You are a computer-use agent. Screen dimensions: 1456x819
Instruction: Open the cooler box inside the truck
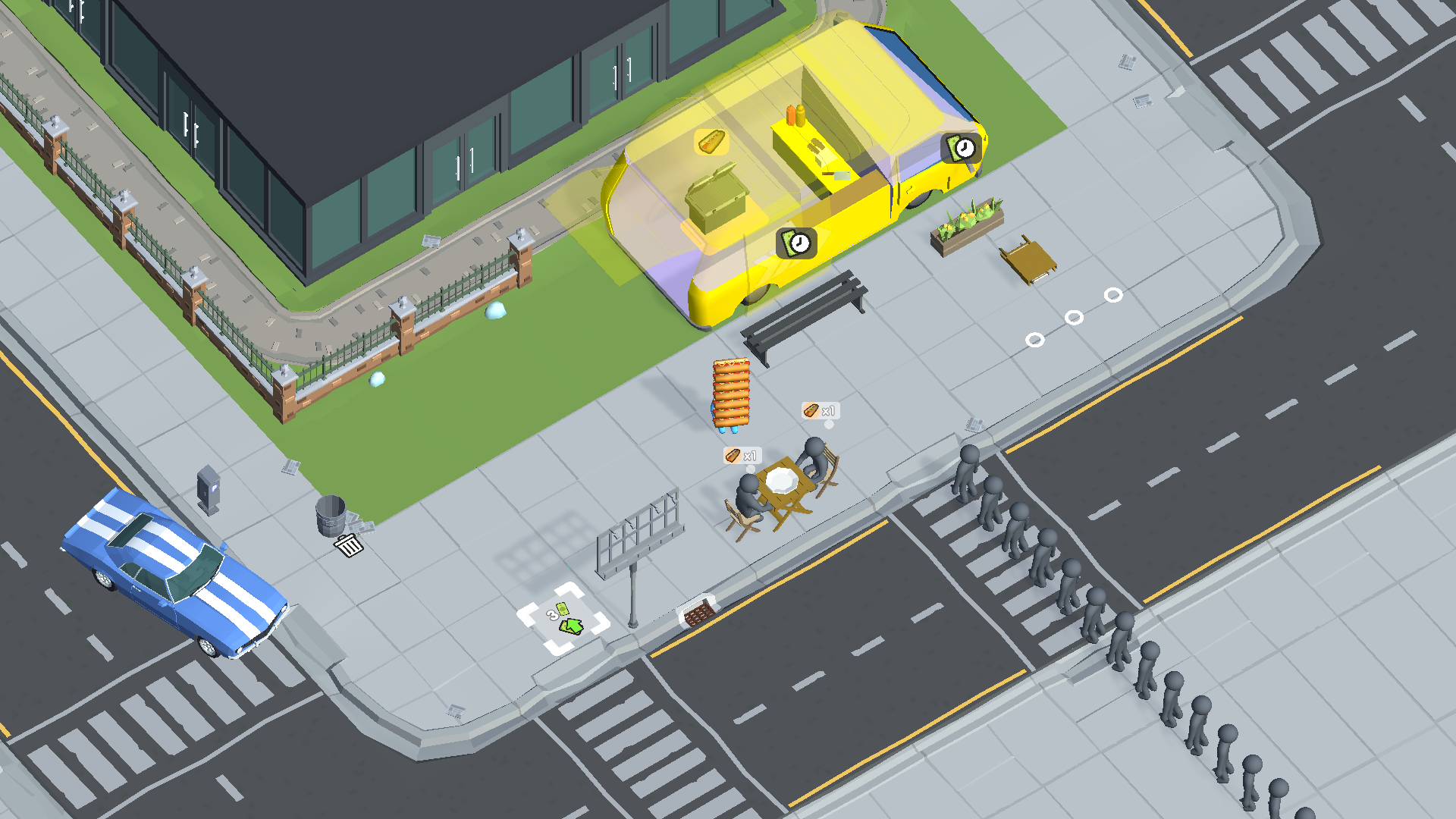pos(718,201)
